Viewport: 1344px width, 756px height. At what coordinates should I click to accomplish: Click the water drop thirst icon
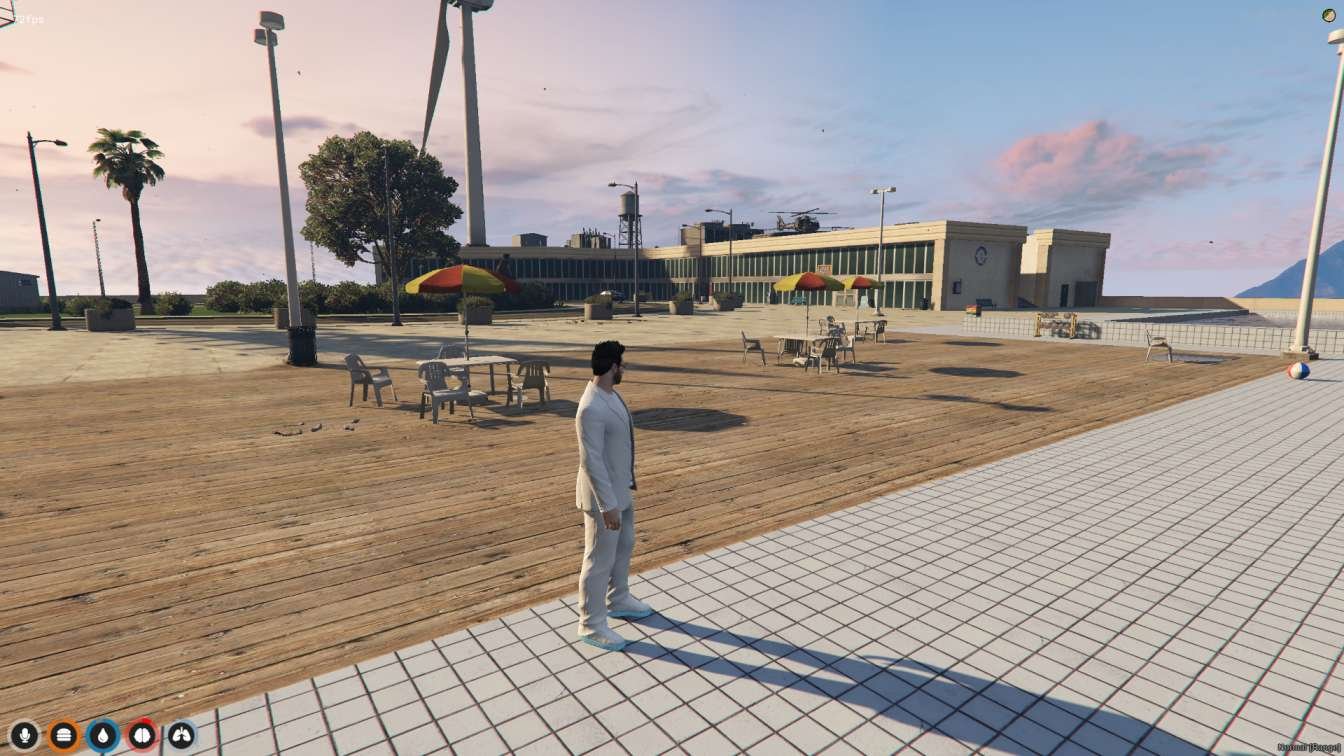101,734
